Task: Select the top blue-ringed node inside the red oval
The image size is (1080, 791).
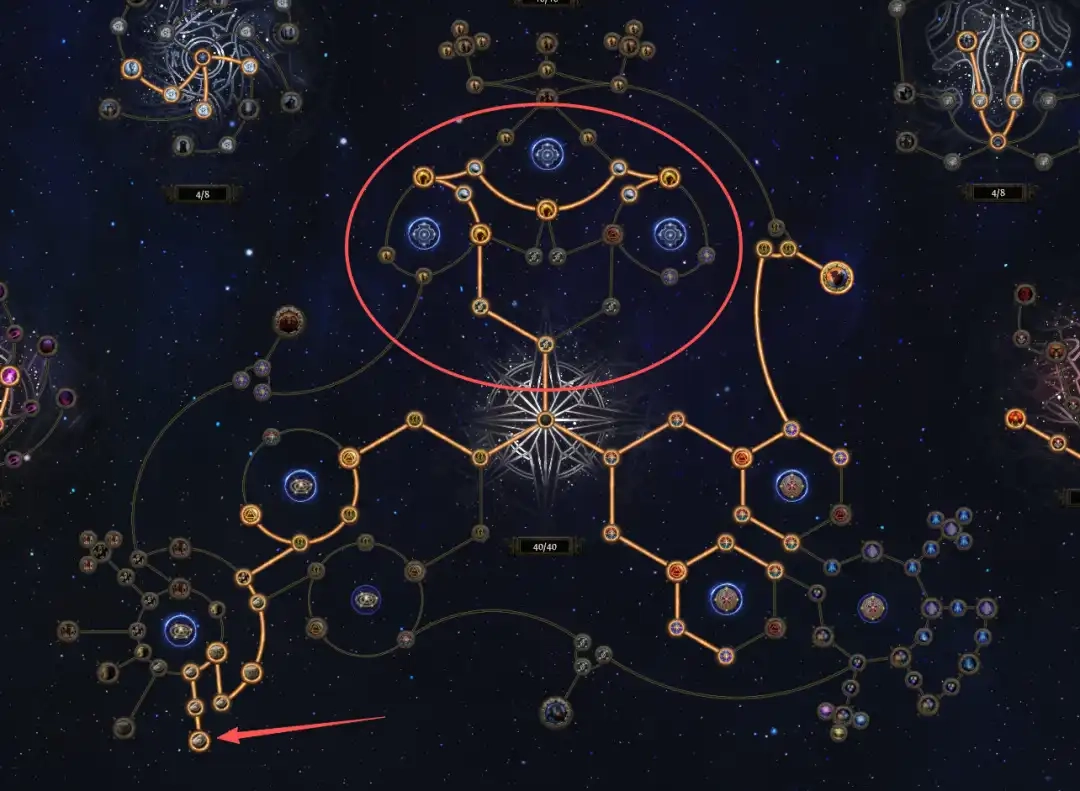Action: point(547,154)
